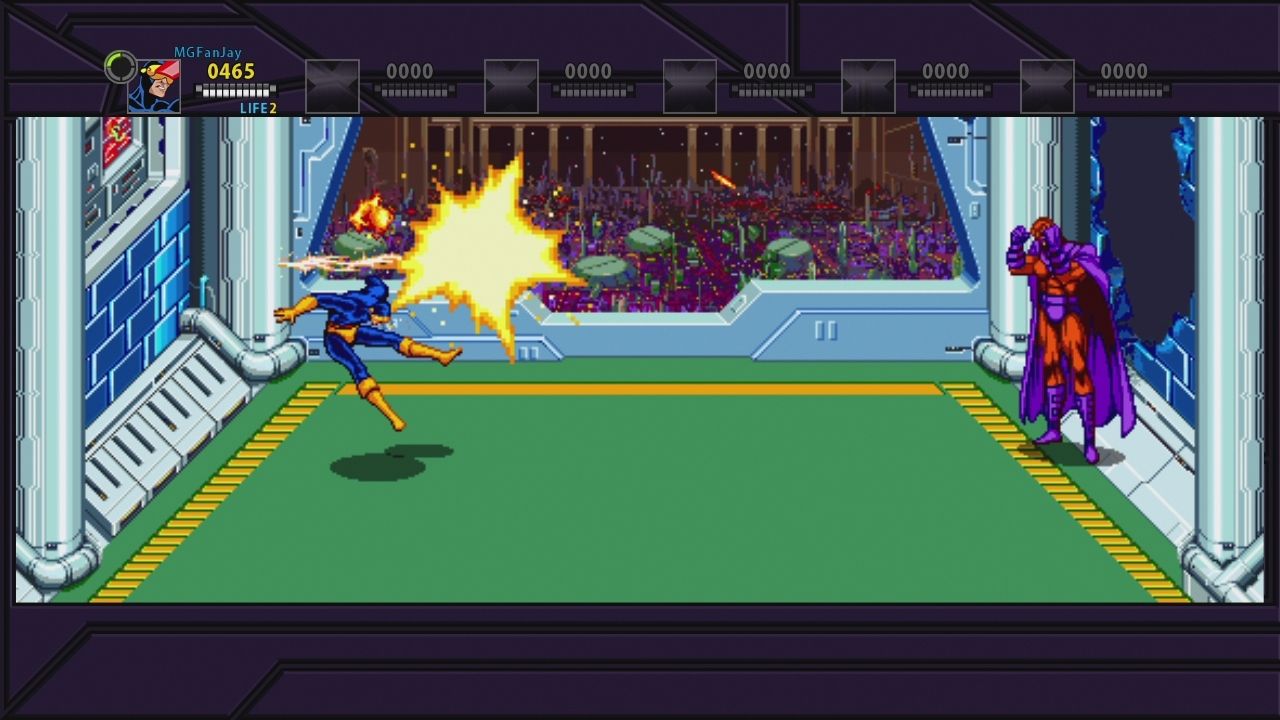Click the fifth empty X player slot icon
The height and width of the screenshot is (720, 1280).
click(1047, 85)
